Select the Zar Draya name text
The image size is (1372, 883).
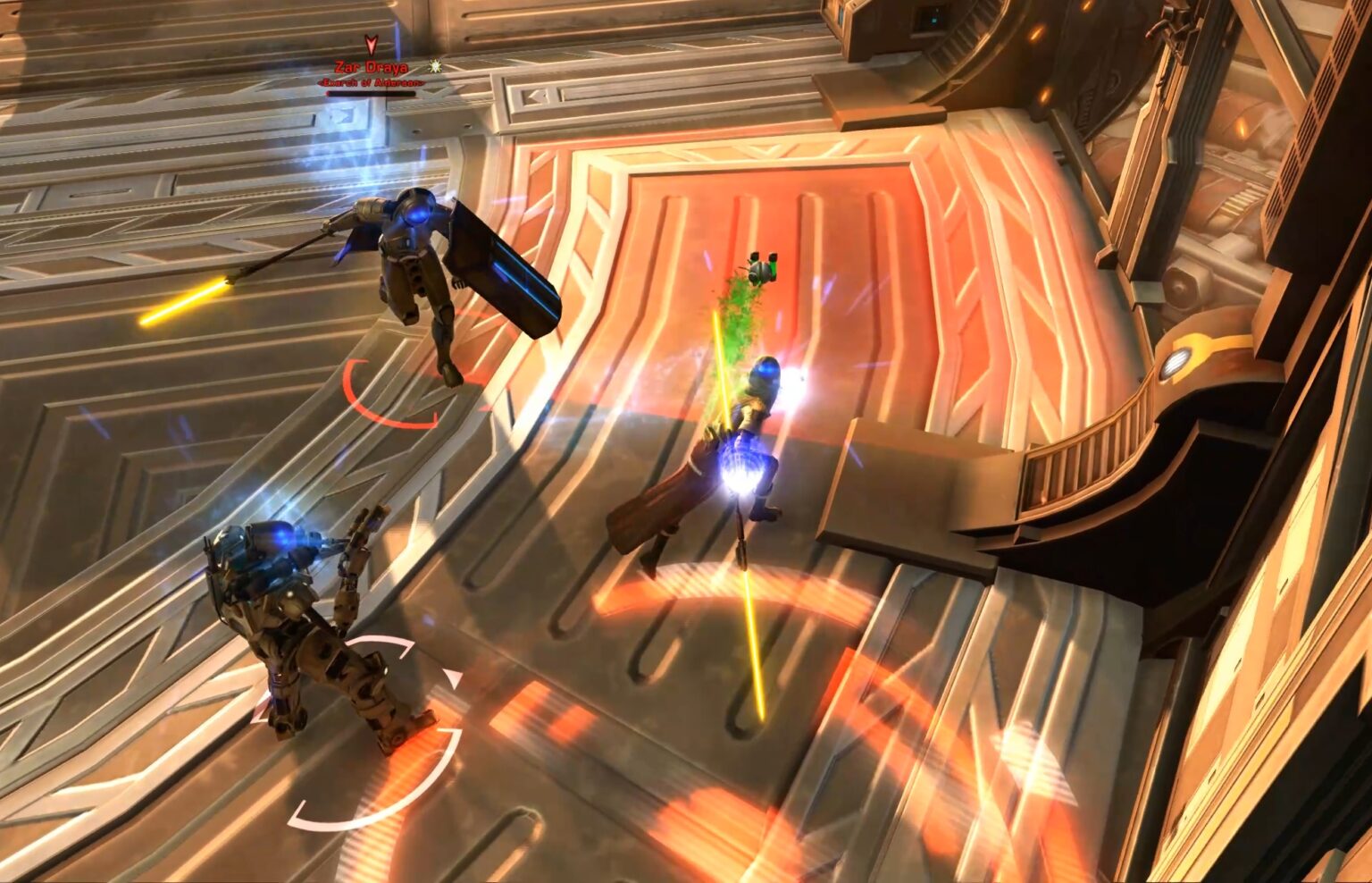point(372,66)
